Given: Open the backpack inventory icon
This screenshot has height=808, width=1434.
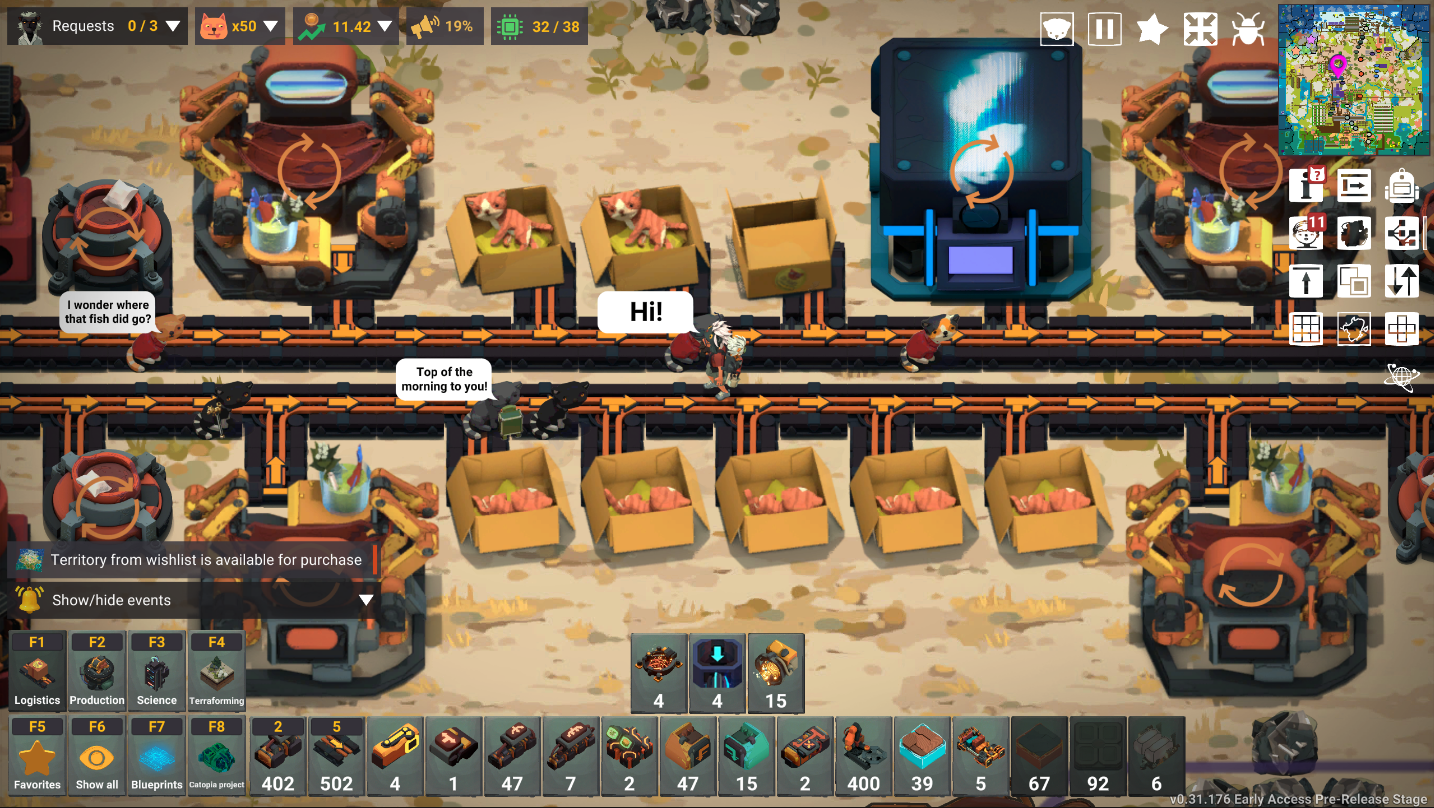Looking at the screenshot, I should click(1402, 186).
